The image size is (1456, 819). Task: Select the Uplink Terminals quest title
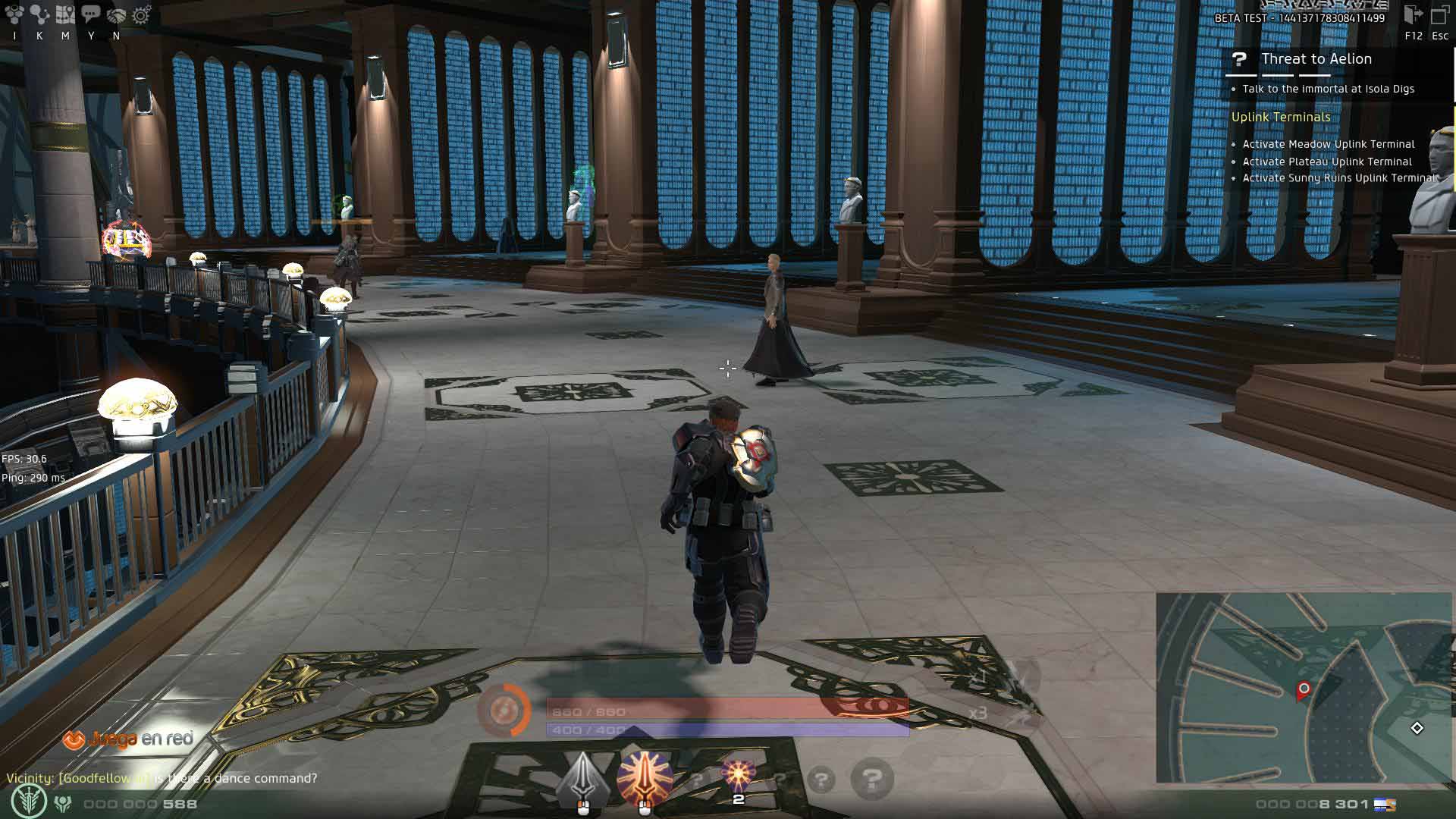(1281, 117)
